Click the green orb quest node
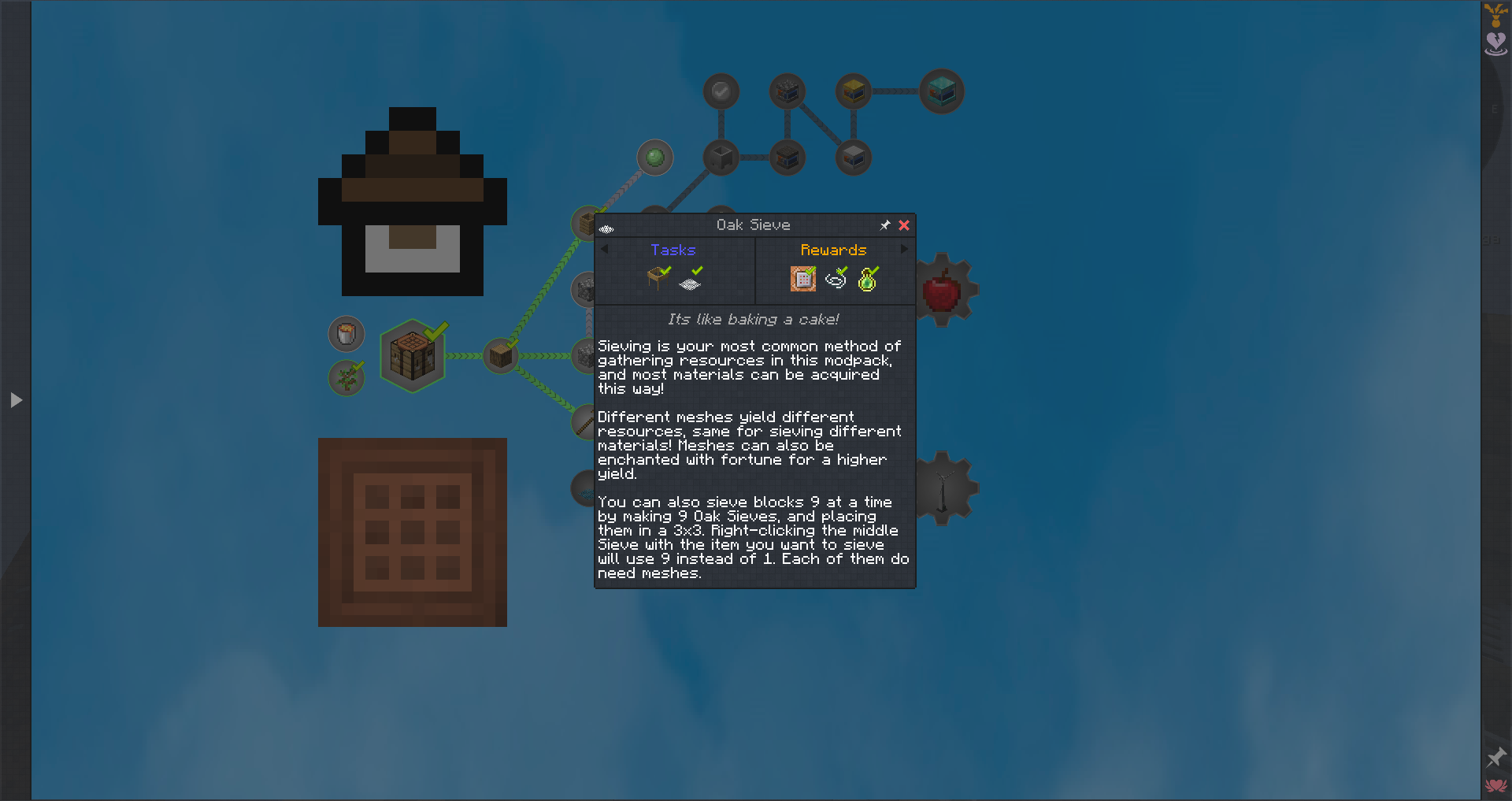 tap(654, 158)
